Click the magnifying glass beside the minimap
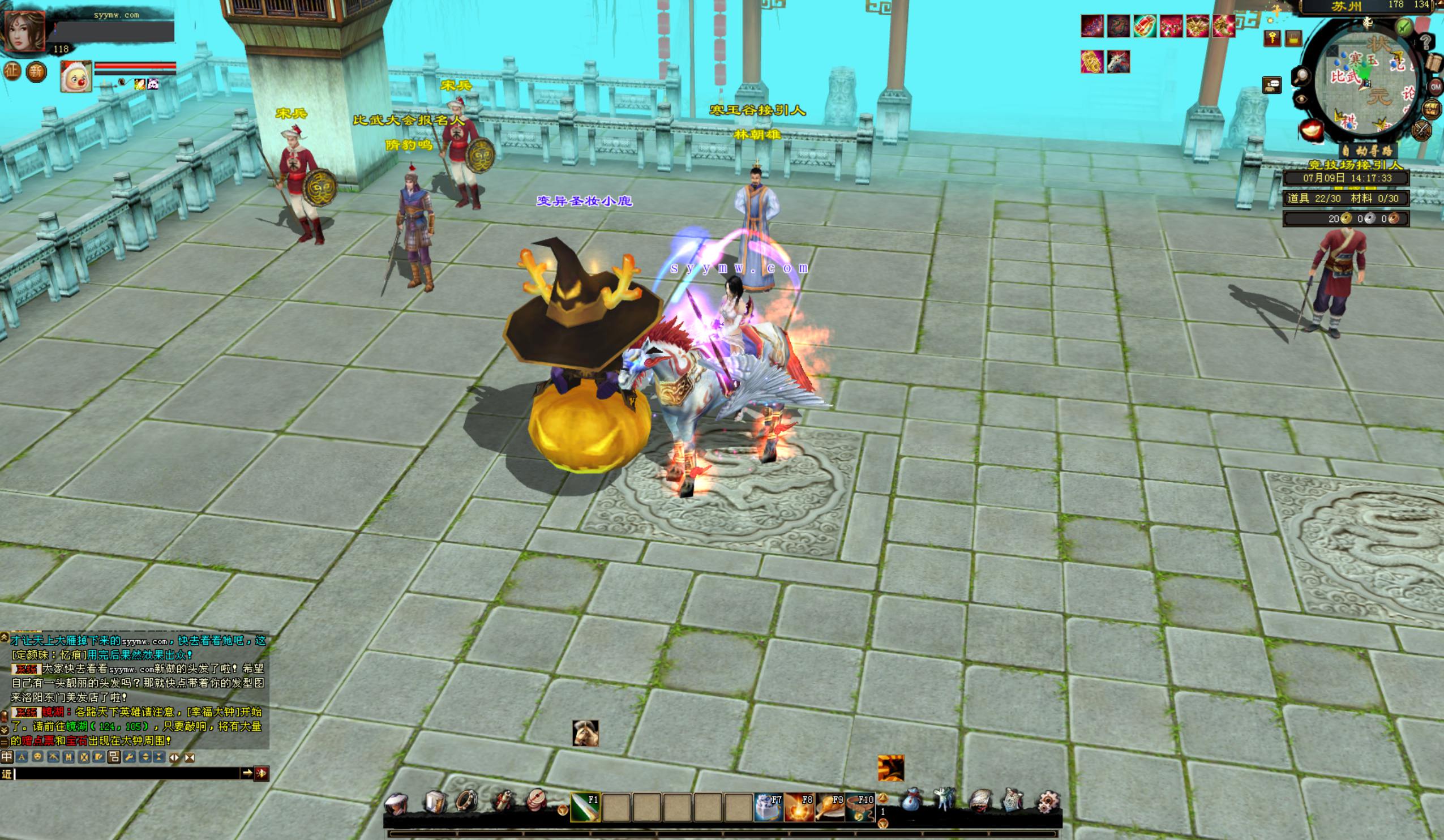Viewport: 1444px width, 840px height. (1301, 76)
